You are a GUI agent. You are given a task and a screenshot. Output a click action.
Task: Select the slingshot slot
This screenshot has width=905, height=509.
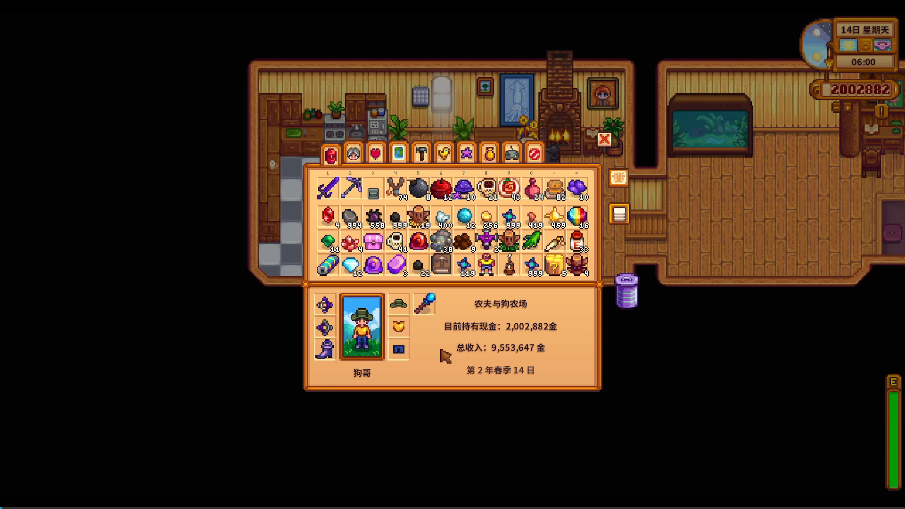[396, 188]
